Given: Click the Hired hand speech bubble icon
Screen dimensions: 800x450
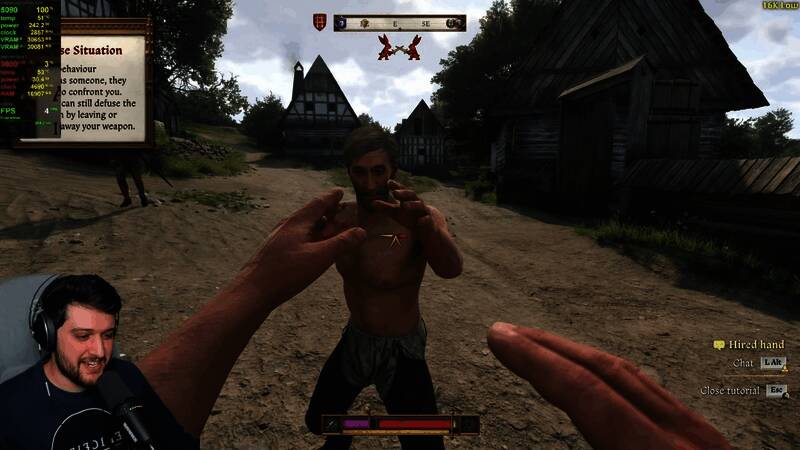Looking at the screenshot, I should click(x=718, y=345).
